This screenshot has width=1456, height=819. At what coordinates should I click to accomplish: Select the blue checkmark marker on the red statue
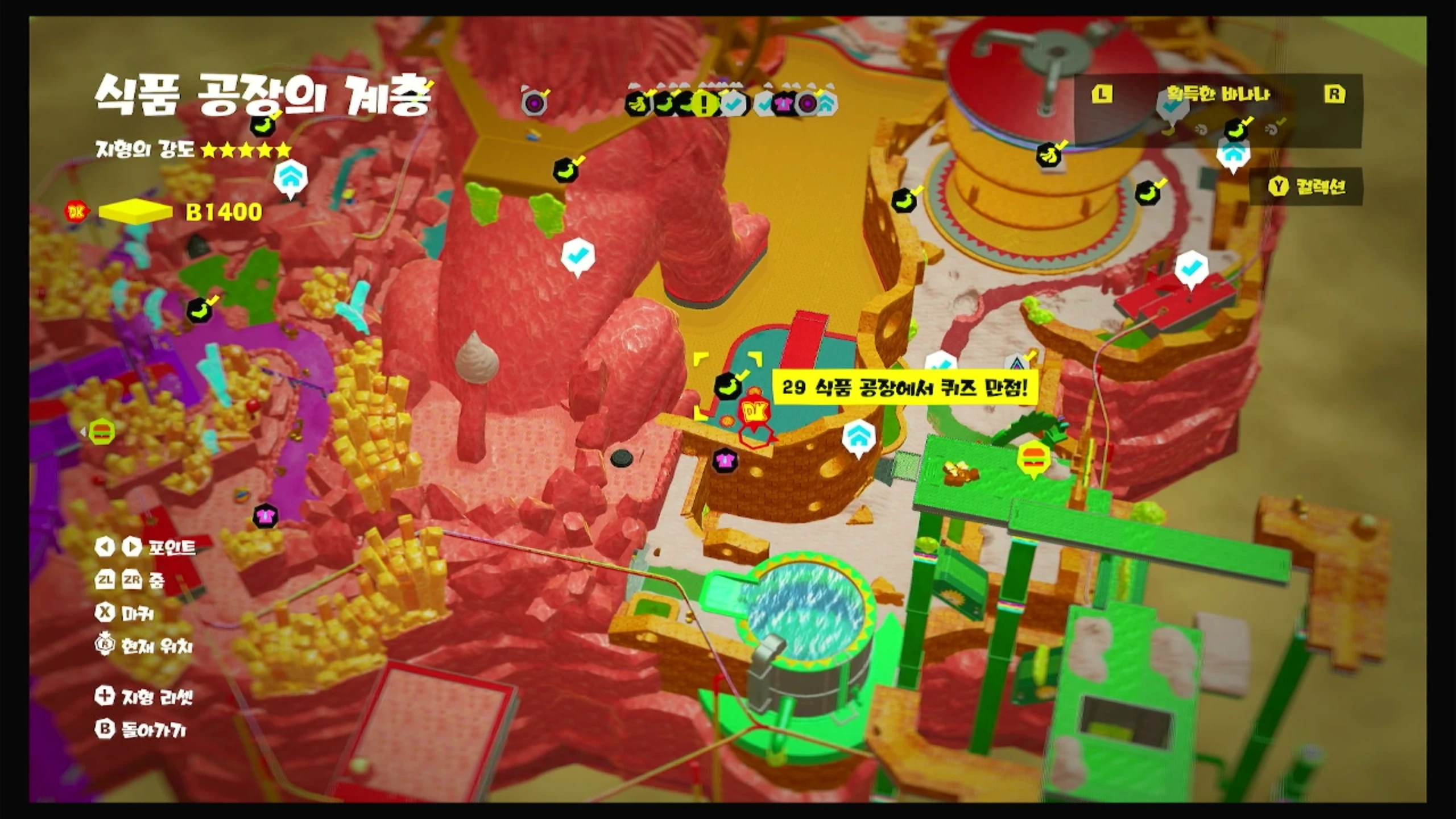pyautogui.click(x=578, y=257)
